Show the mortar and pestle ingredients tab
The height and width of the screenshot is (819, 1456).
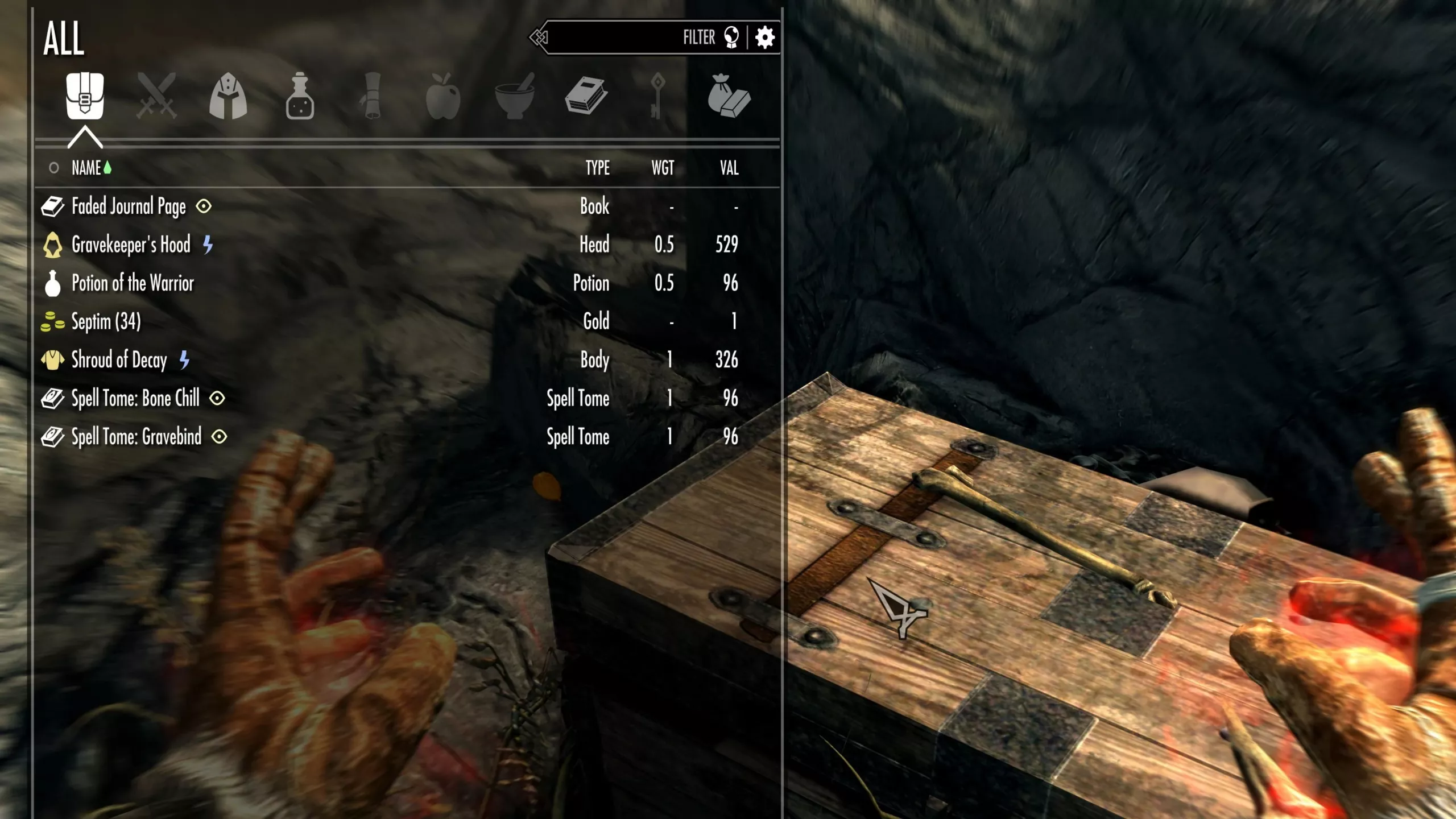pyautogui.click(x=515, y=96)
